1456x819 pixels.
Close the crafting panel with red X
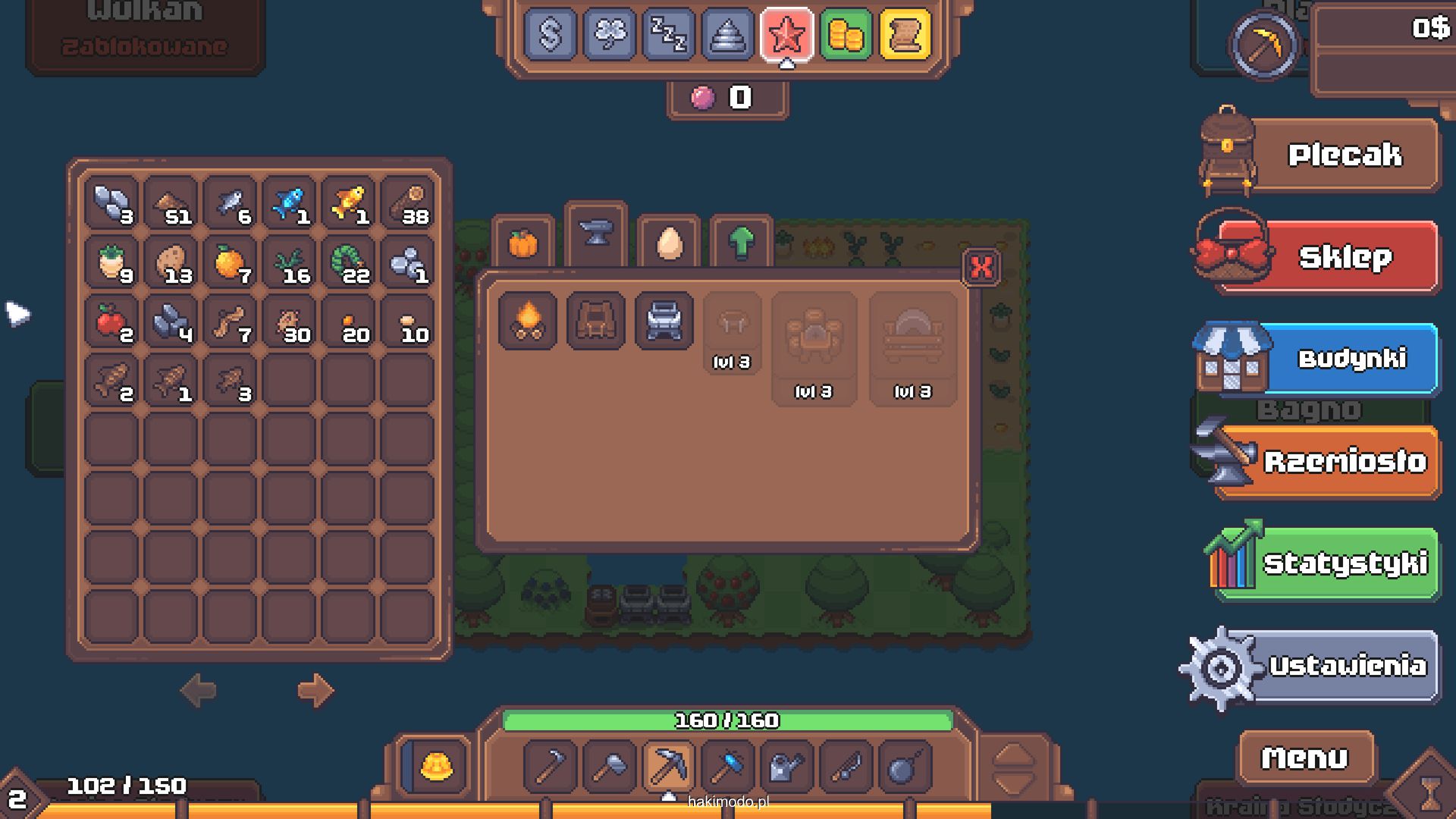point(981,267)
